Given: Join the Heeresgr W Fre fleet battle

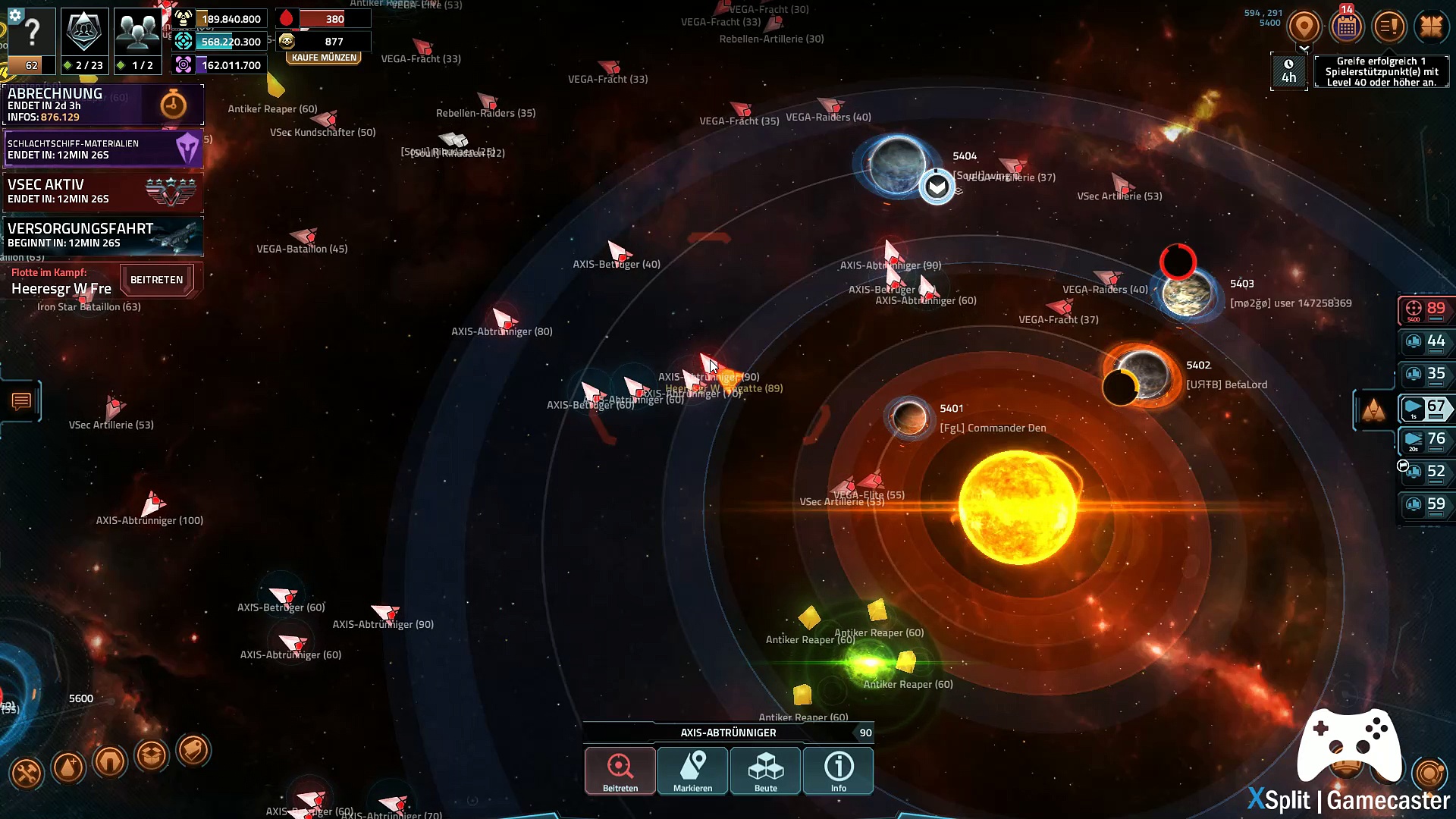Looking at the screenshot, I should 156,280.
